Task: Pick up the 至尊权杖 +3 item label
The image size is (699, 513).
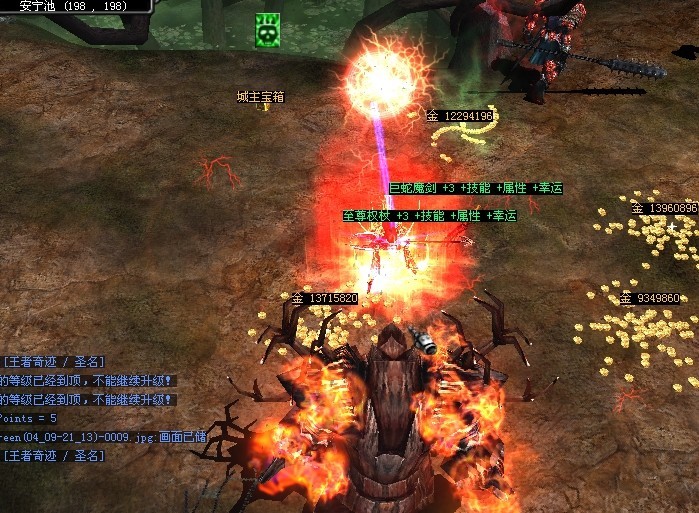Action: (x=429, y=215)
